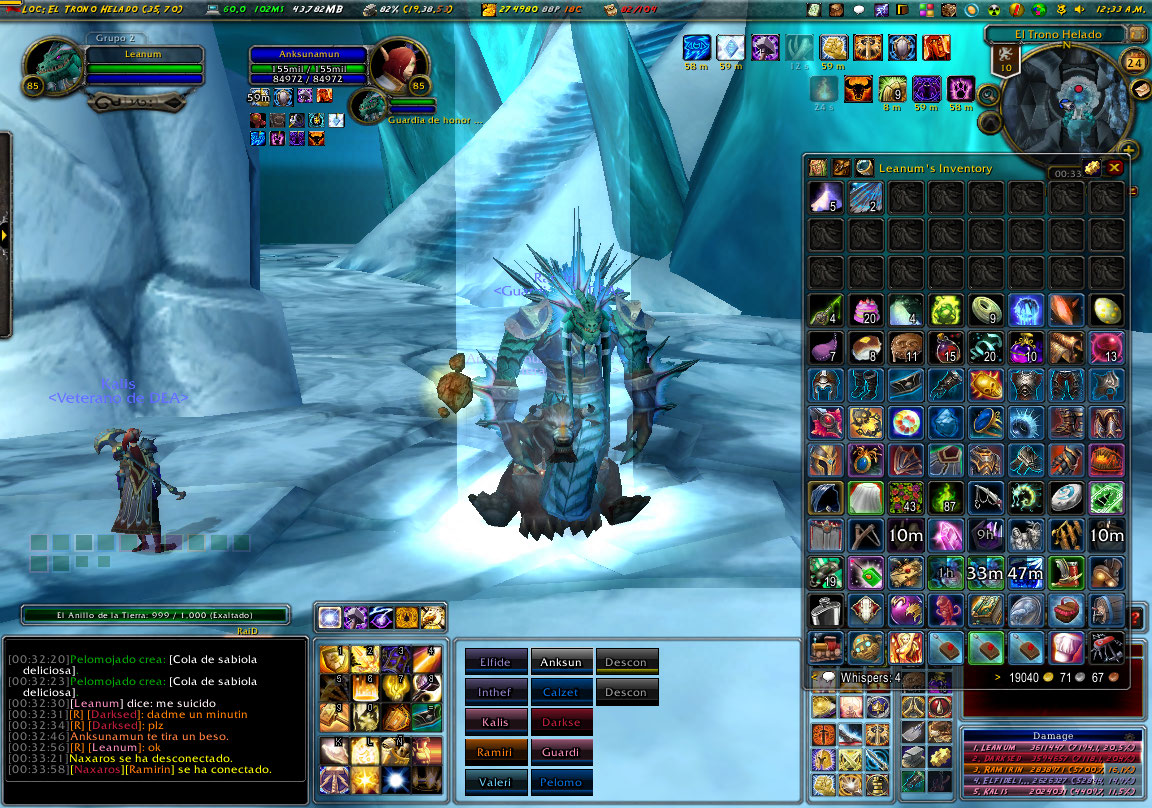Choose the Darkse raid frame
Screen dimensions: 1152x808
(560, 722)
